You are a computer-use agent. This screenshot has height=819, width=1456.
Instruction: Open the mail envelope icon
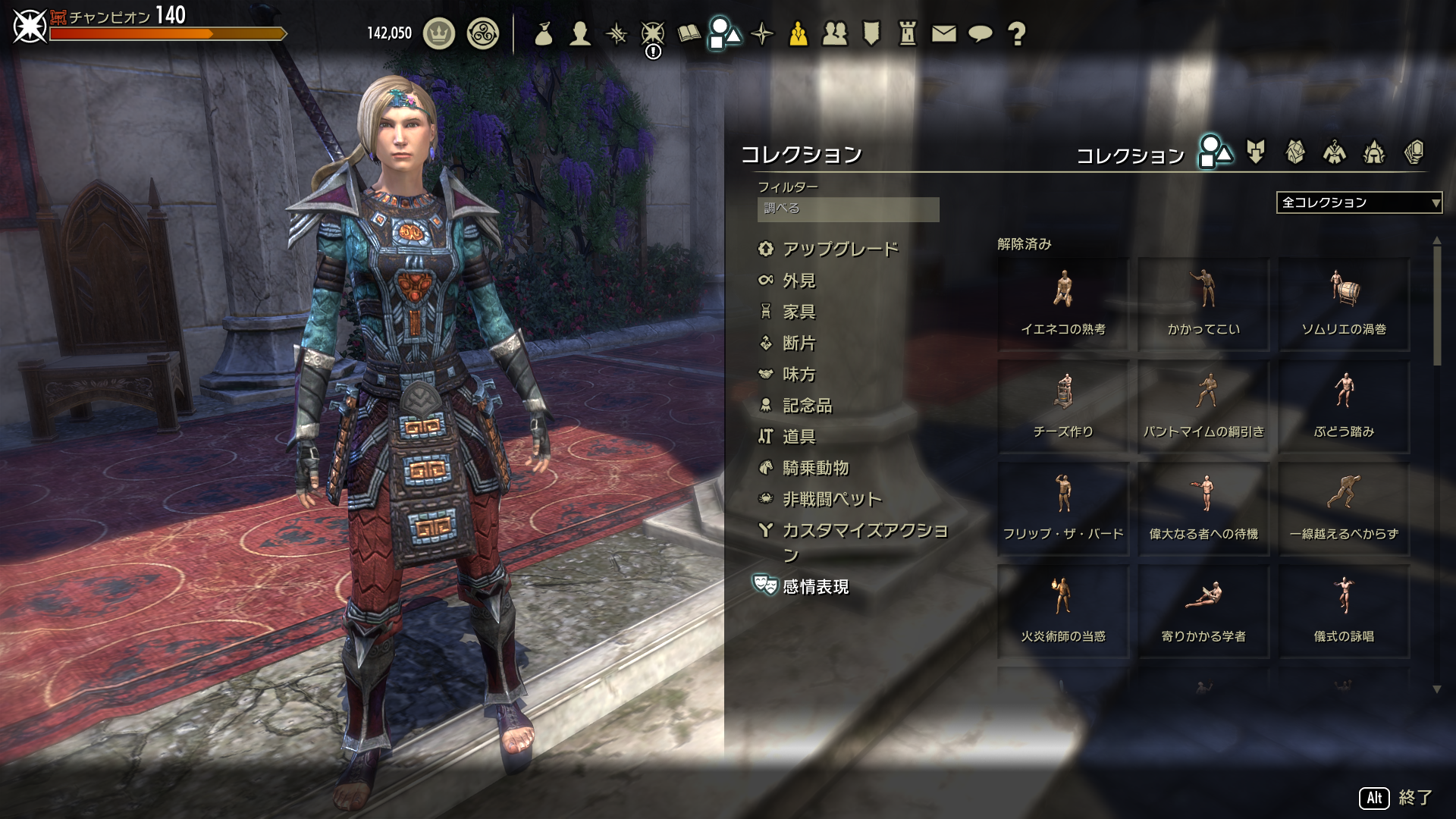pos(943,34)
